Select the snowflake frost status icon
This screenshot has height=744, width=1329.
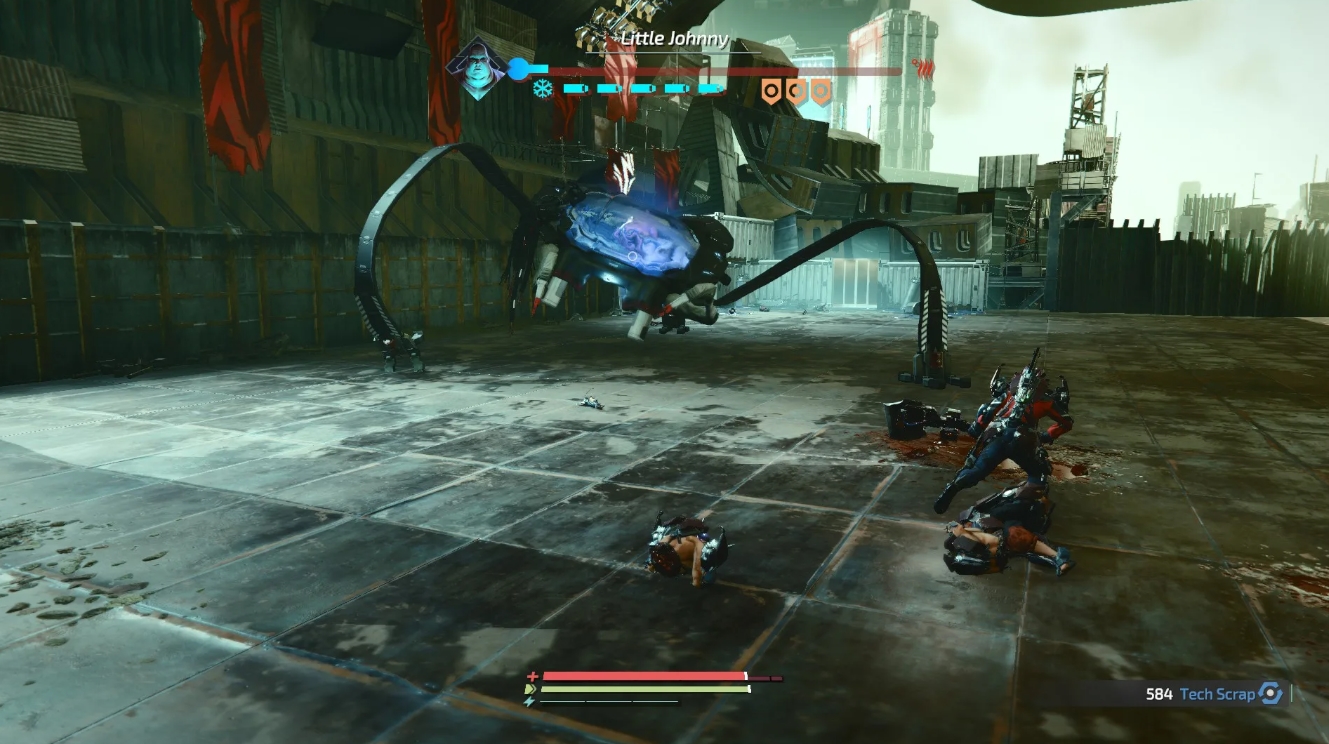tap(541, 89)
